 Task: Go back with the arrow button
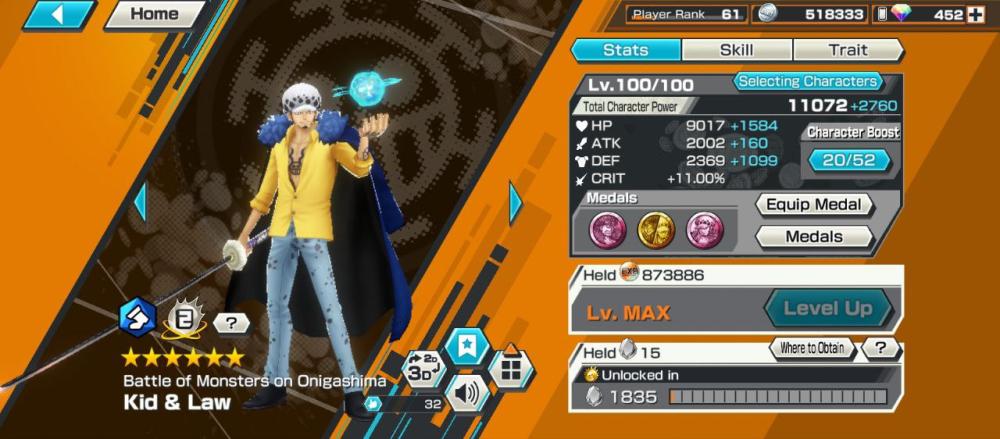click(58, 15)
